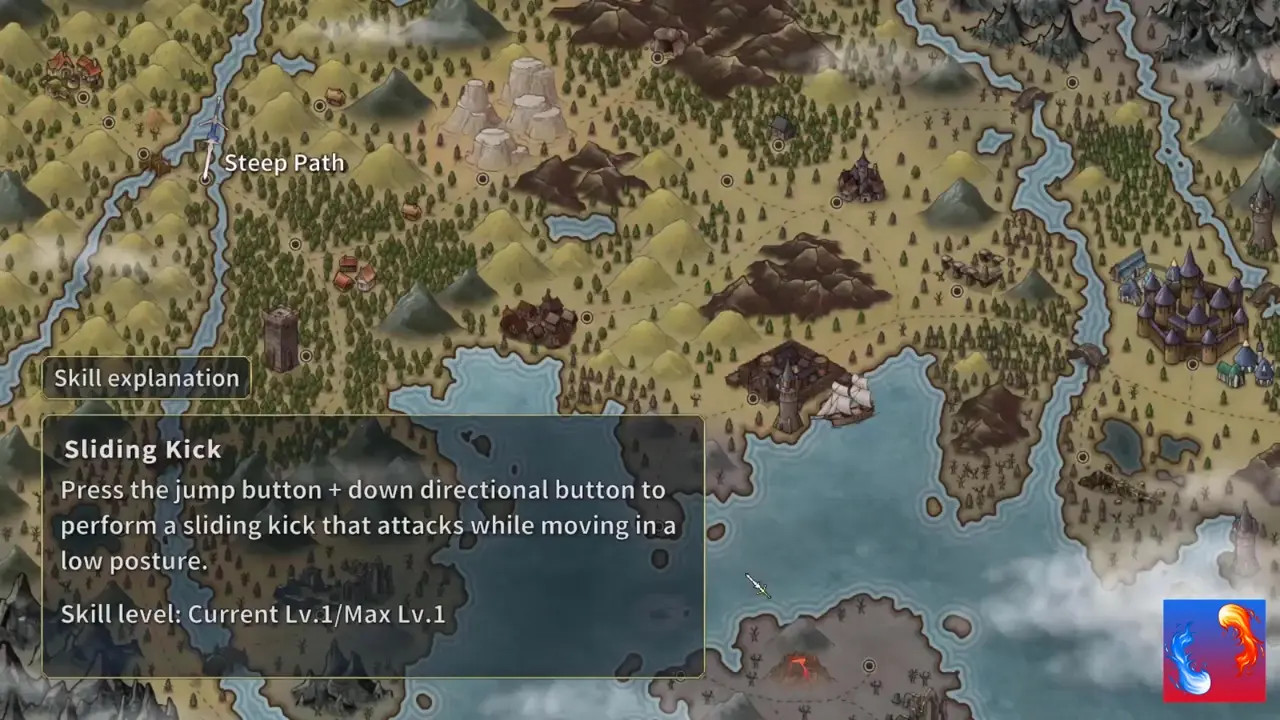Select the Steep Path map marker

point(206,177)
